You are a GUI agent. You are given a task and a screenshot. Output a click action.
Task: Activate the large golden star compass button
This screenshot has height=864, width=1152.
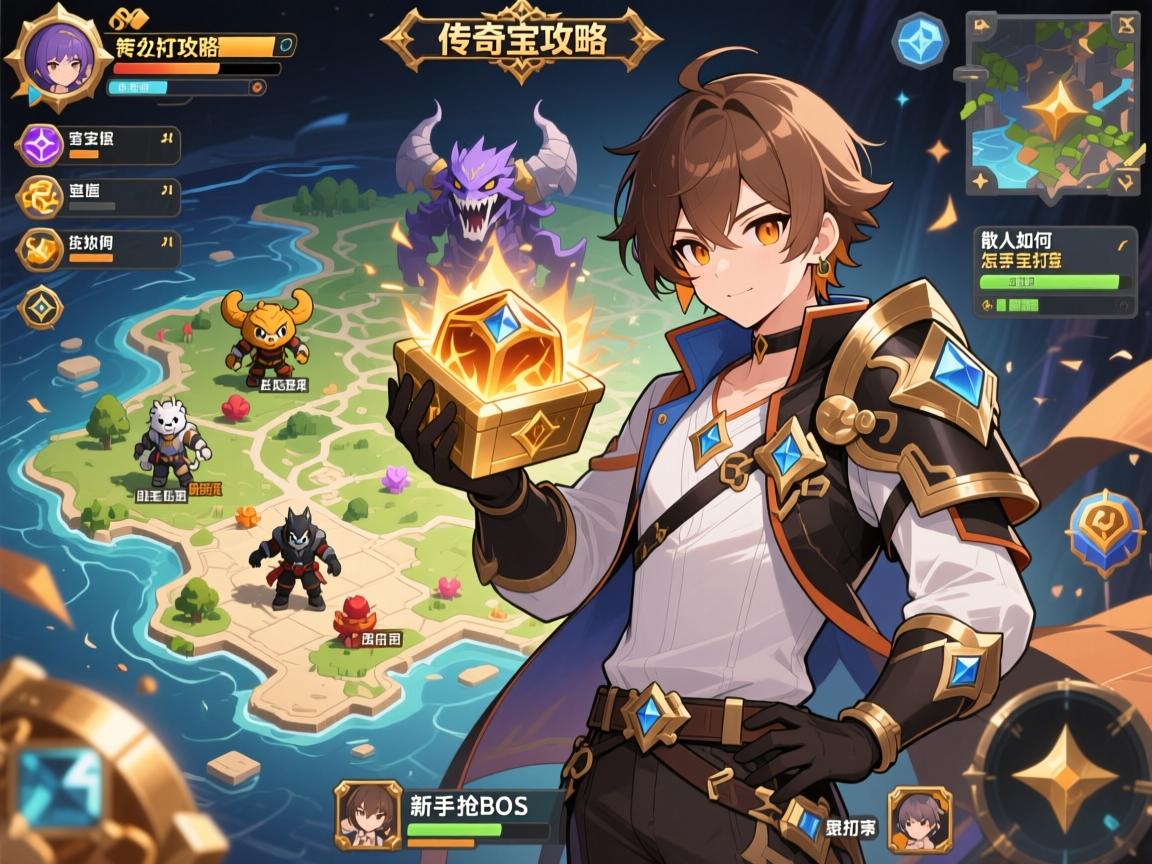click(x=1062, y=772)
